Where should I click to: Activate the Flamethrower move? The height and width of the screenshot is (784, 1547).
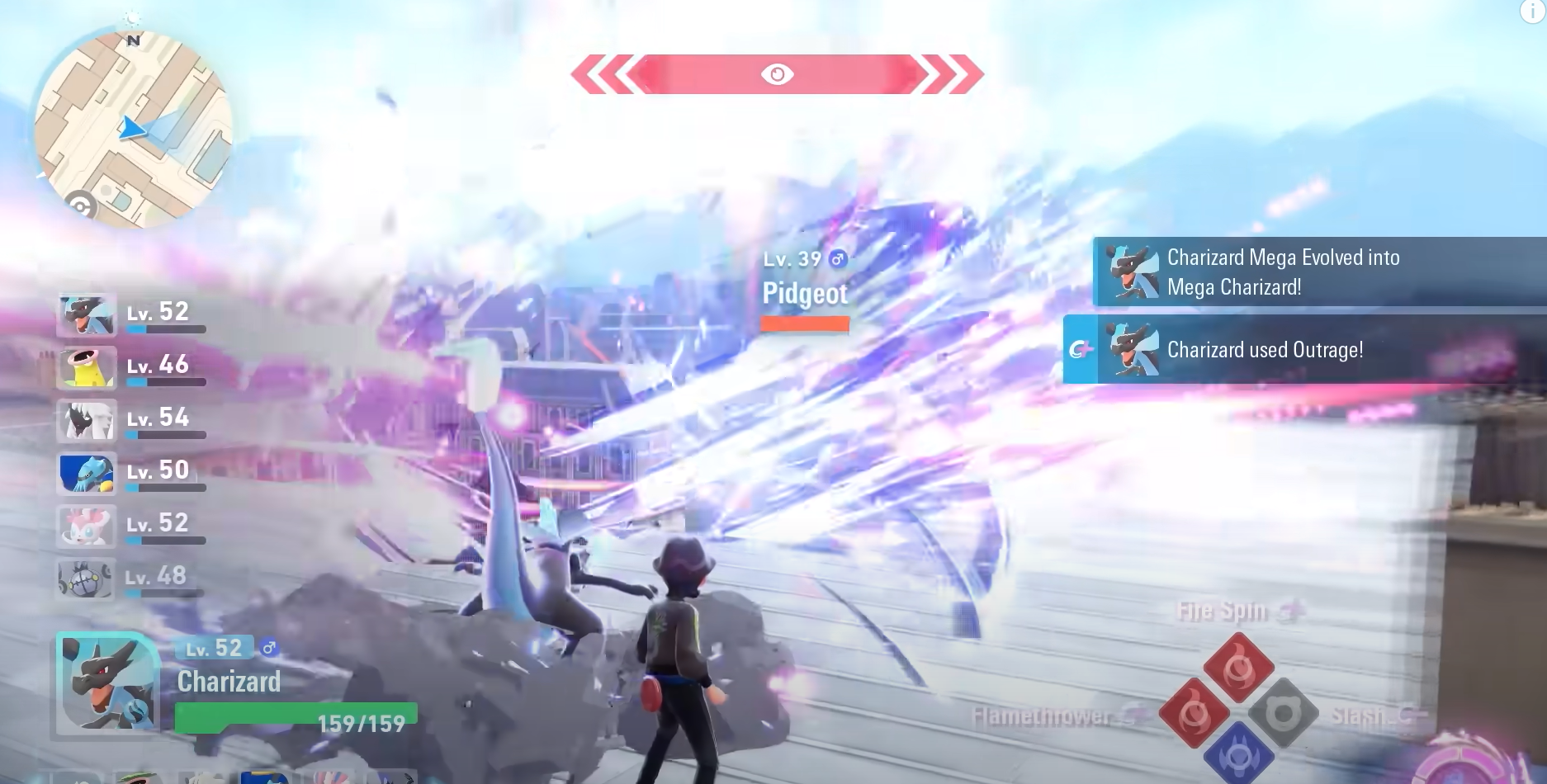1194,712
